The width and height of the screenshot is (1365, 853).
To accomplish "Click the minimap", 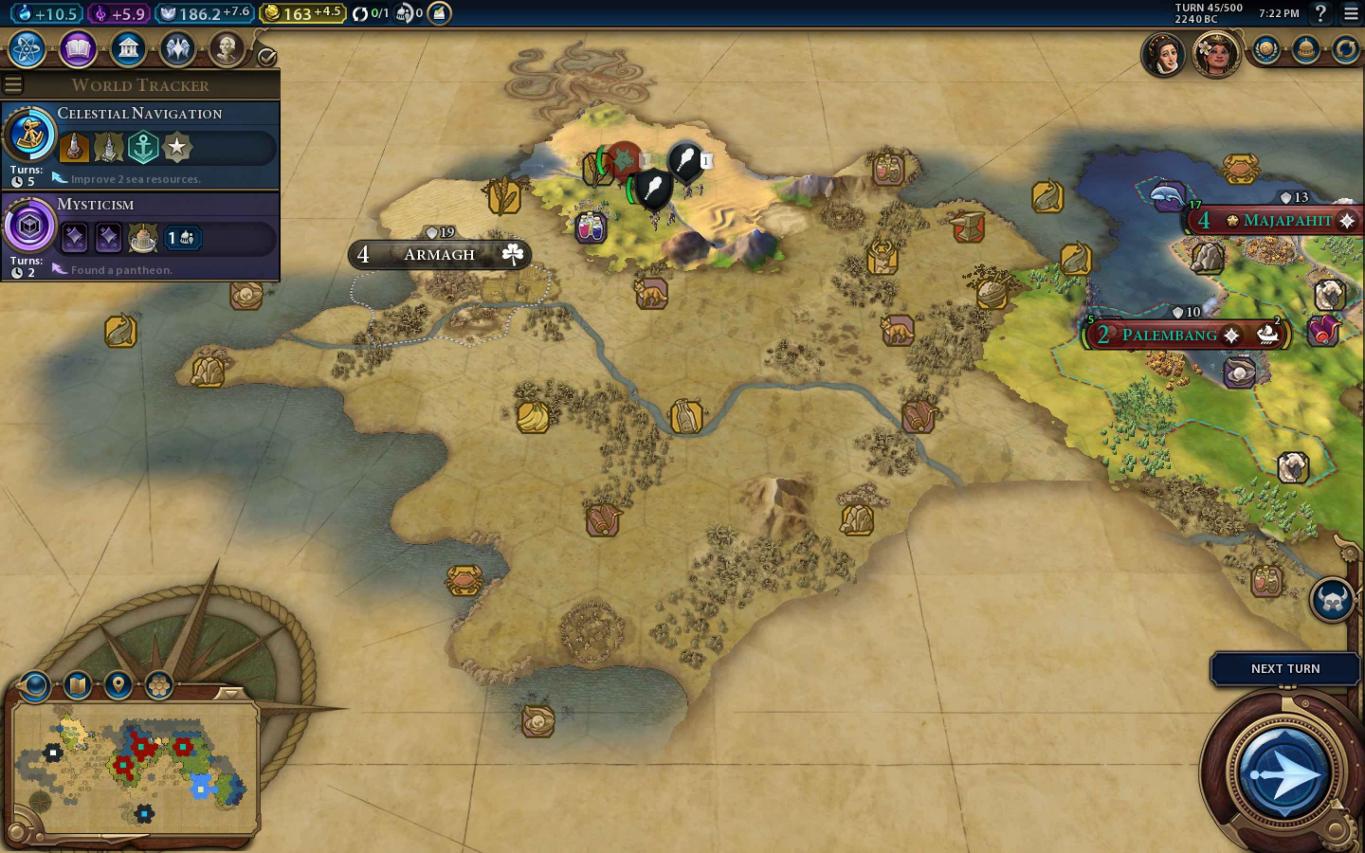I will click(135, 768).
